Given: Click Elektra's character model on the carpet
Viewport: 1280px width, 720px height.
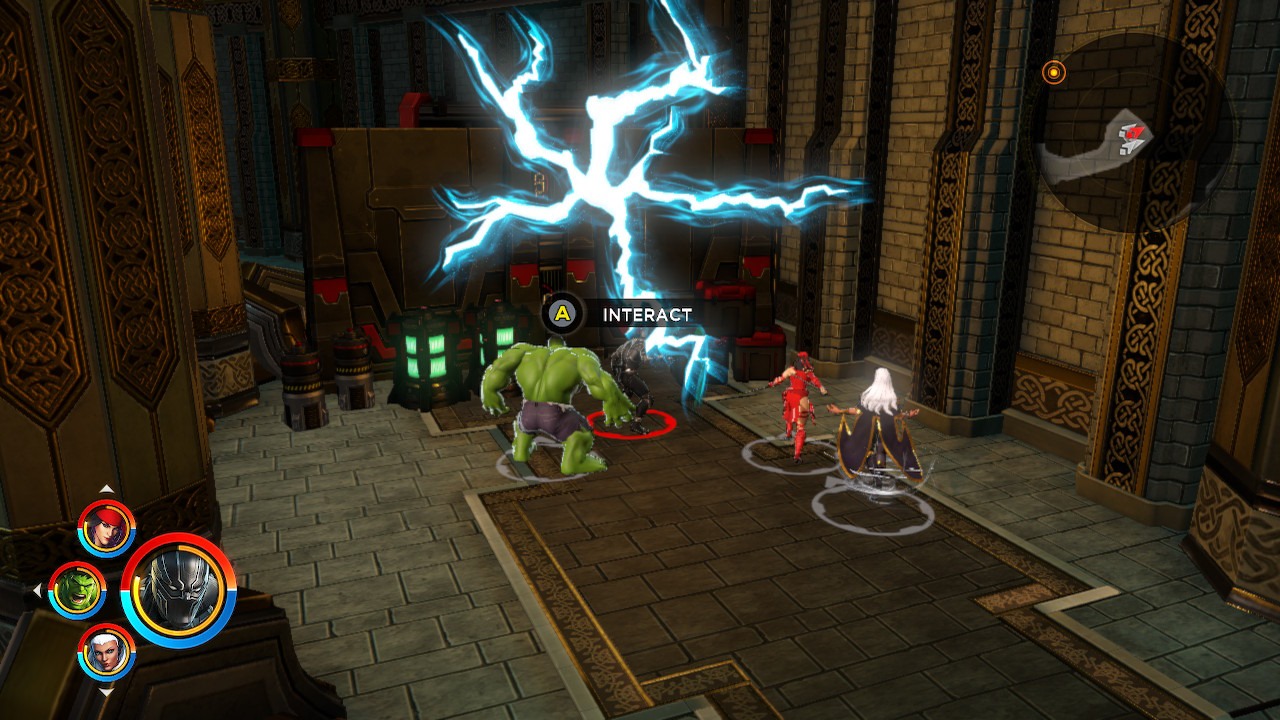Looking at the screenshot, I should pyautogui.click(x=800, y=400).
